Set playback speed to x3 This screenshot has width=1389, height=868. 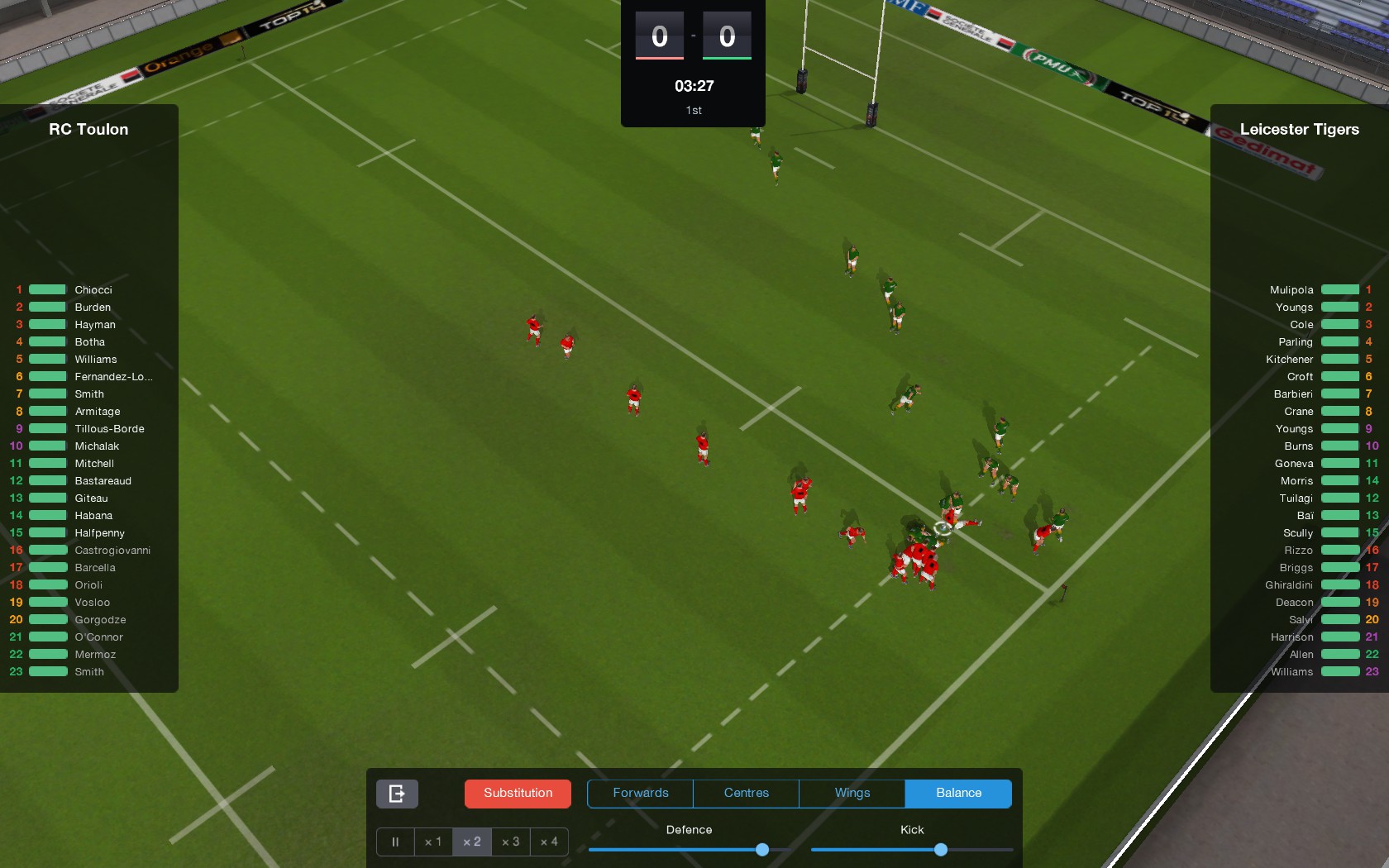tap(510, 842)
